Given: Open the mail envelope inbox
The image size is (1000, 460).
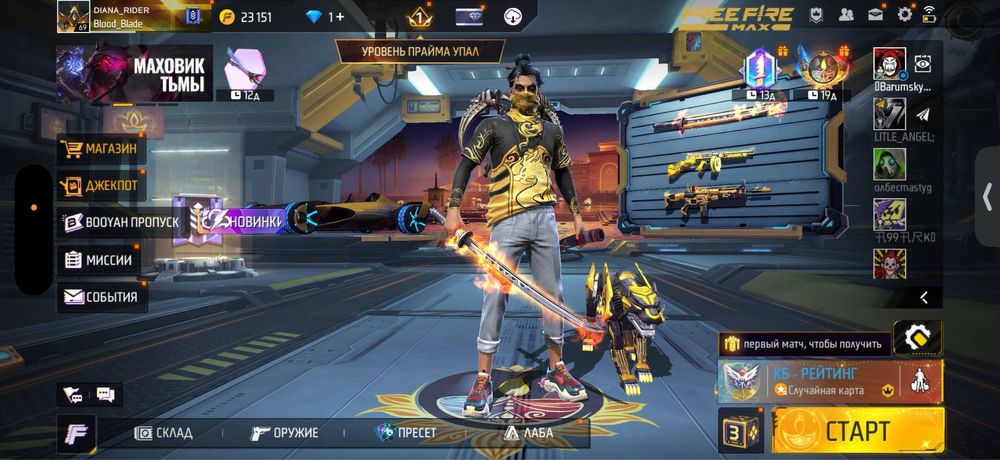Looking at the screenshot, I should (876, 14).
